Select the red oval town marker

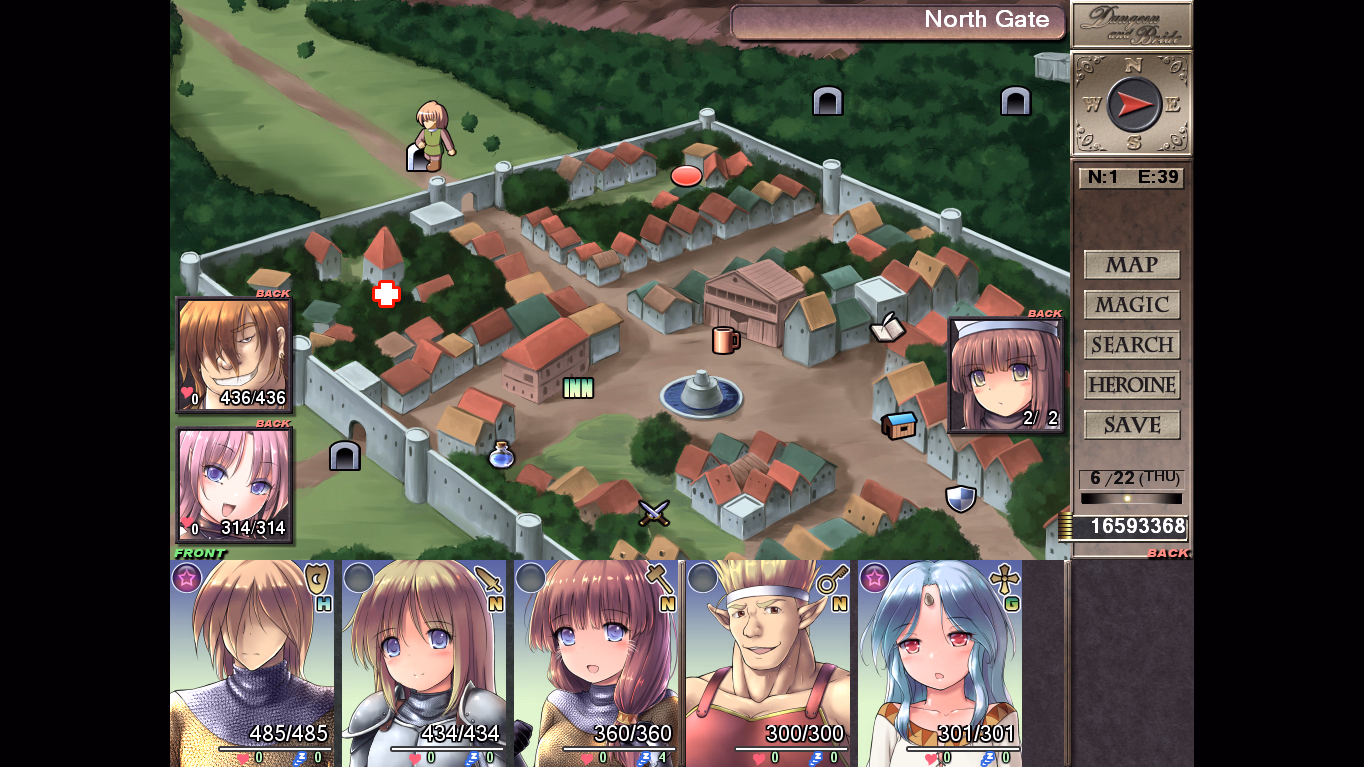[686, 176]
